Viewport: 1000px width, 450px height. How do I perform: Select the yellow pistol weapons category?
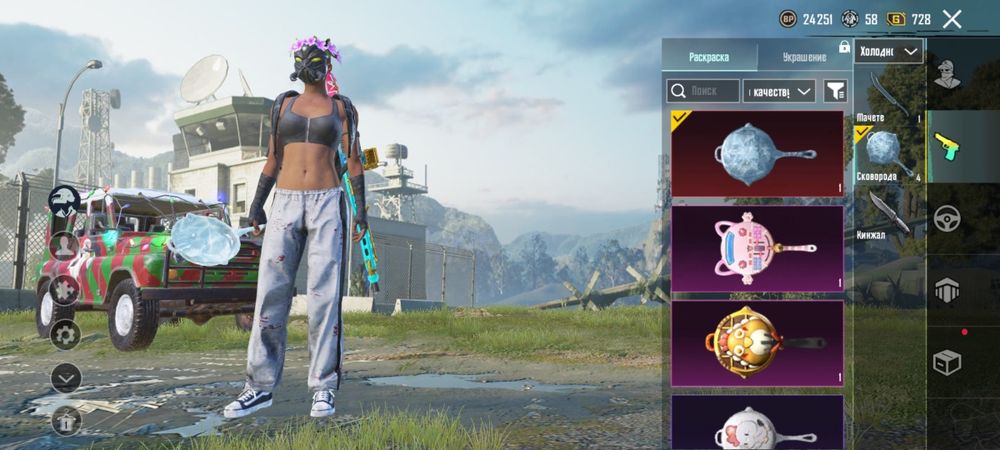tap(947, 145)
